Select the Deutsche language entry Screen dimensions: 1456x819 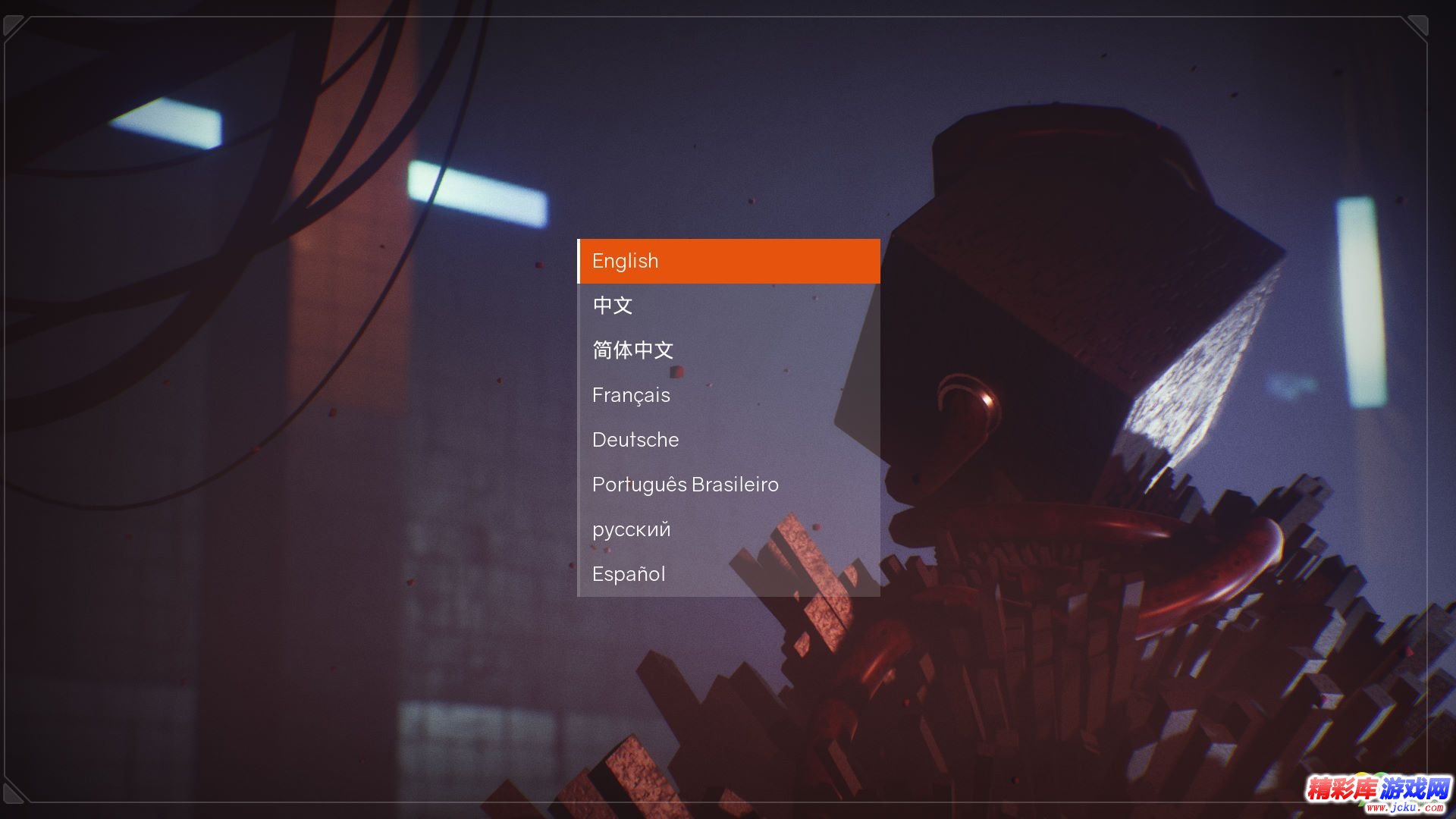tap(728, 440)
